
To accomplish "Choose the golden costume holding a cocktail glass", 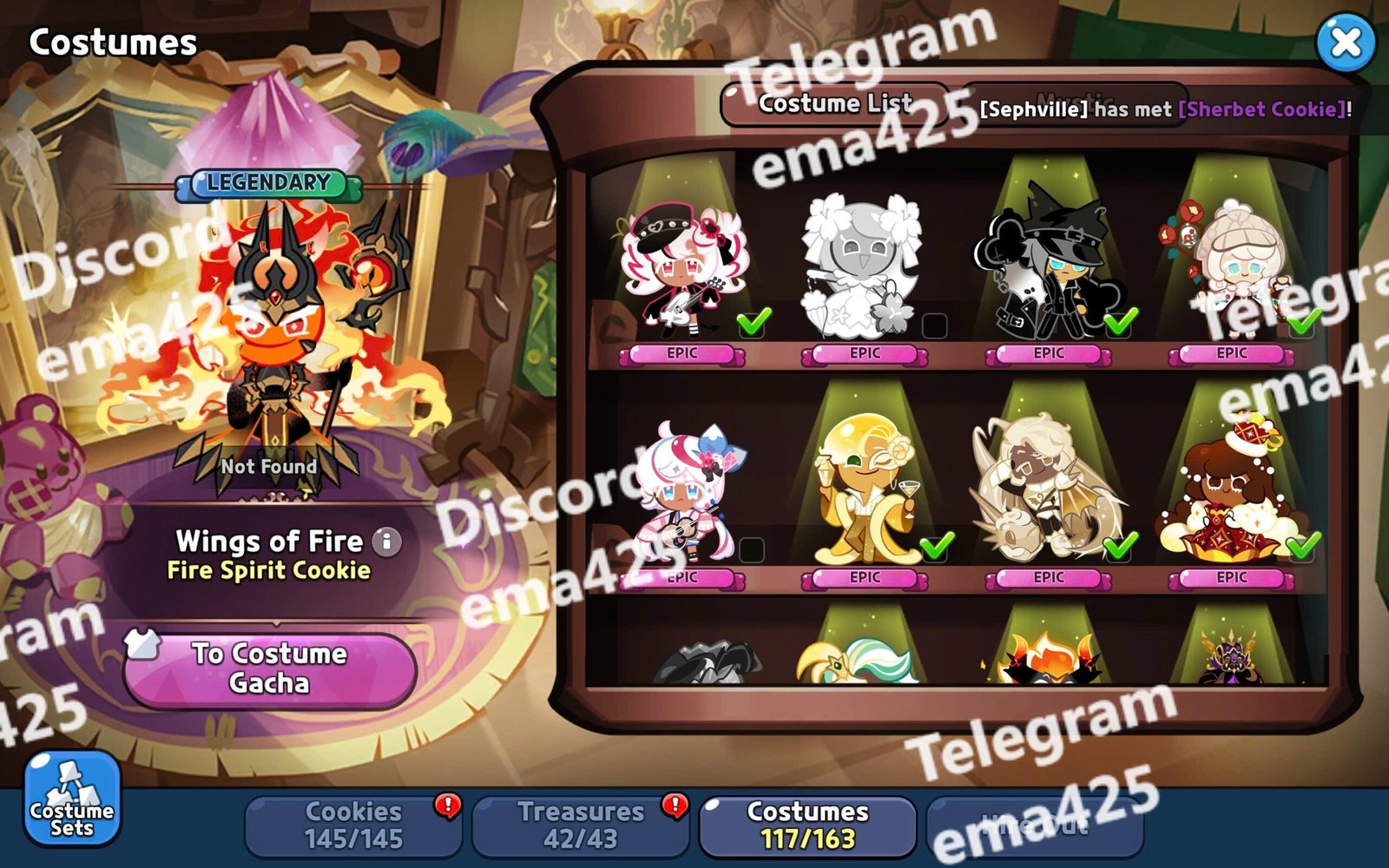I will (864, 495).
